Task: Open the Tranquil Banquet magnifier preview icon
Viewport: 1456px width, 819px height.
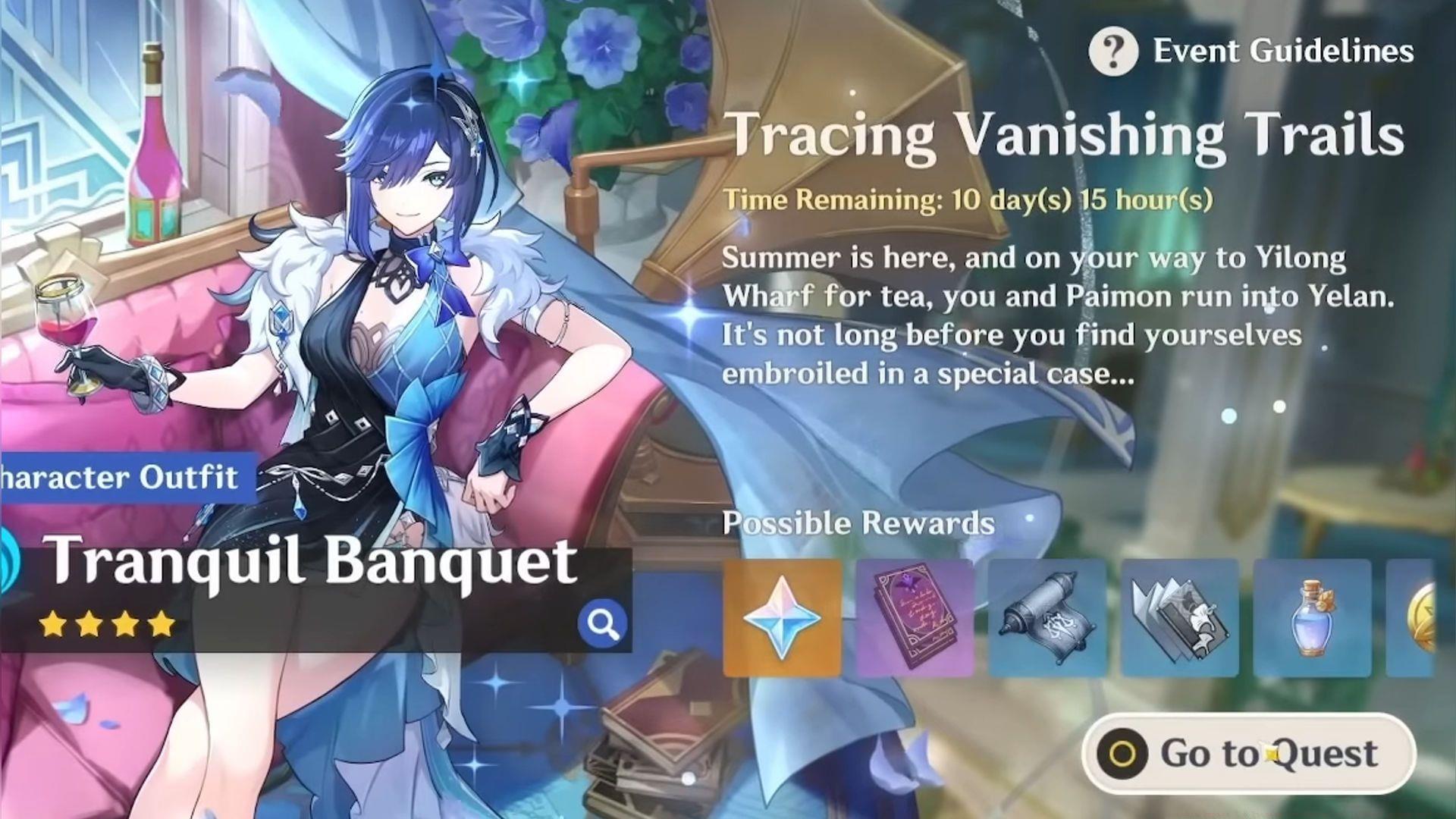Action: pyautogui.click(x=601, y=623)
